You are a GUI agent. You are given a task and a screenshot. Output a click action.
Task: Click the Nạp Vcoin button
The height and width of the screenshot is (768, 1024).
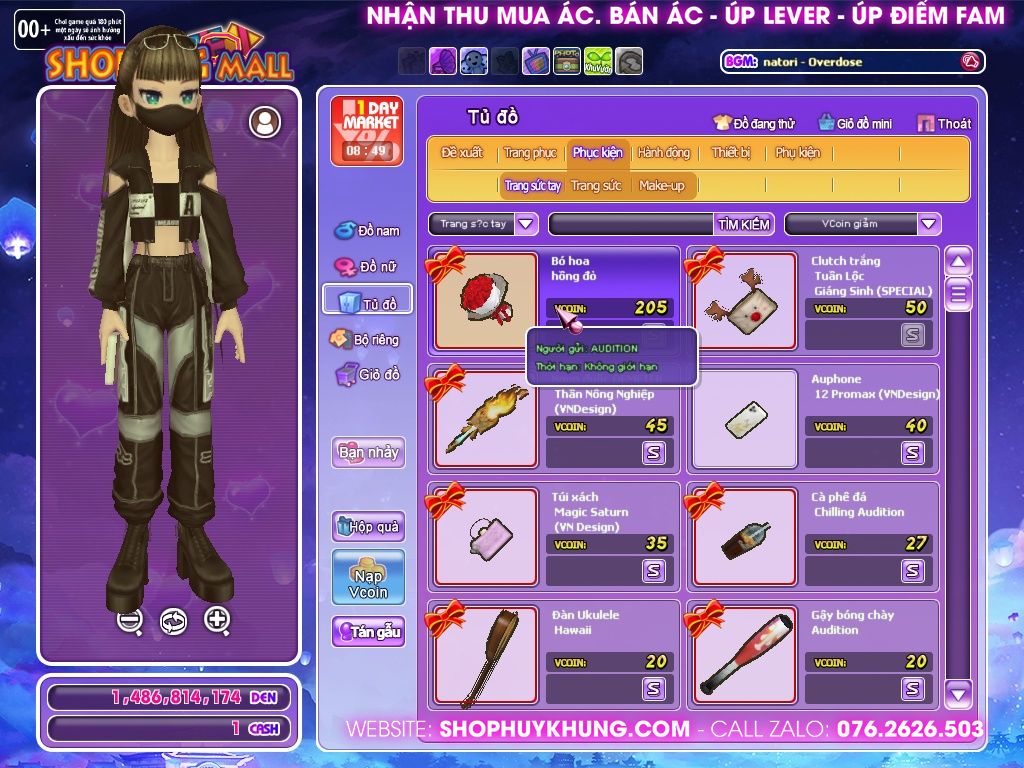368,577
